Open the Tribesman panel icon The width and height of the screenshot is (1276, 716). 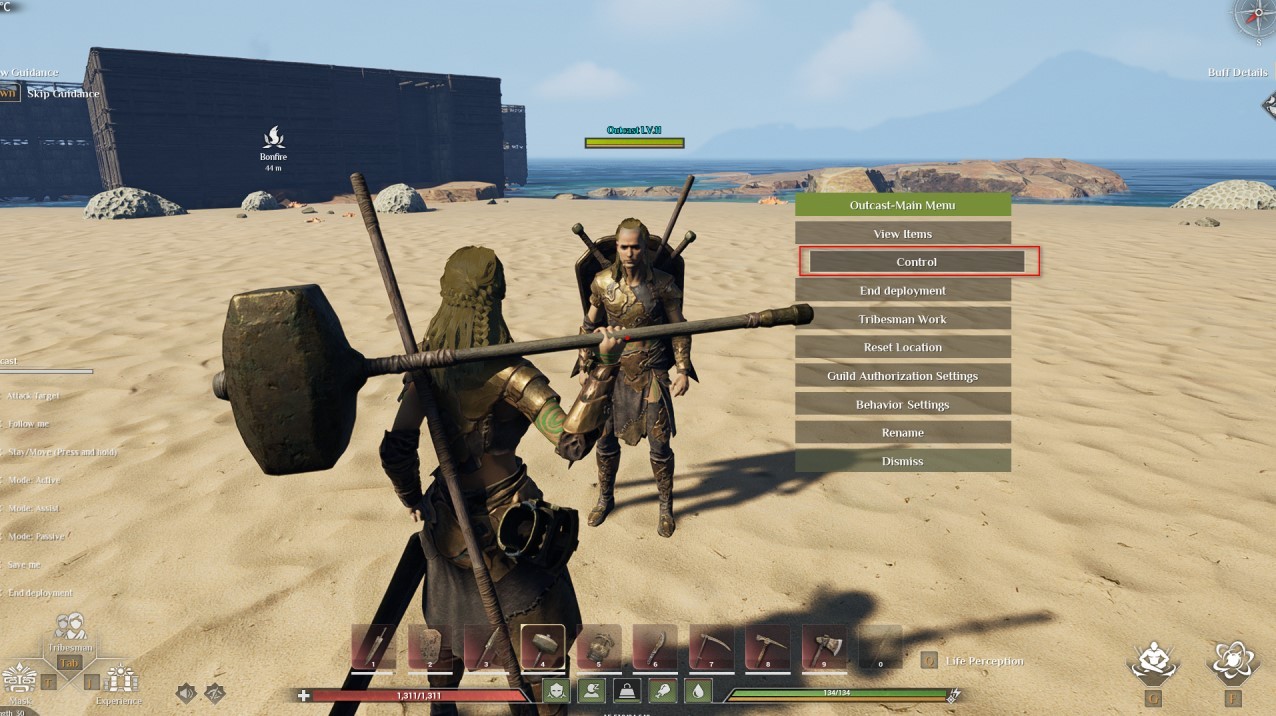click(70, 628)
